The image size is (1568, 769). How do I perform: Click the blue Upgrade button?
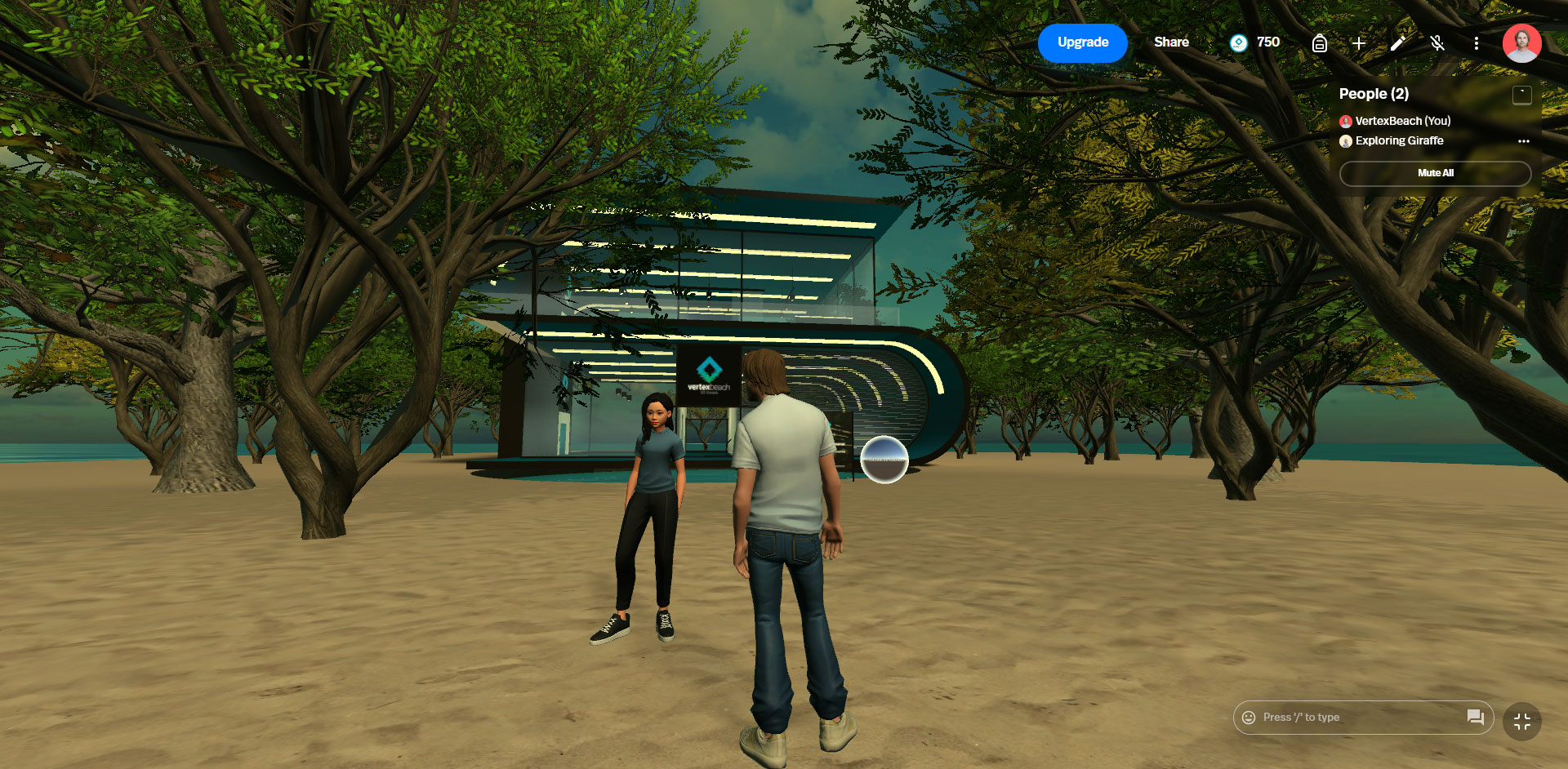point(1082,42)
